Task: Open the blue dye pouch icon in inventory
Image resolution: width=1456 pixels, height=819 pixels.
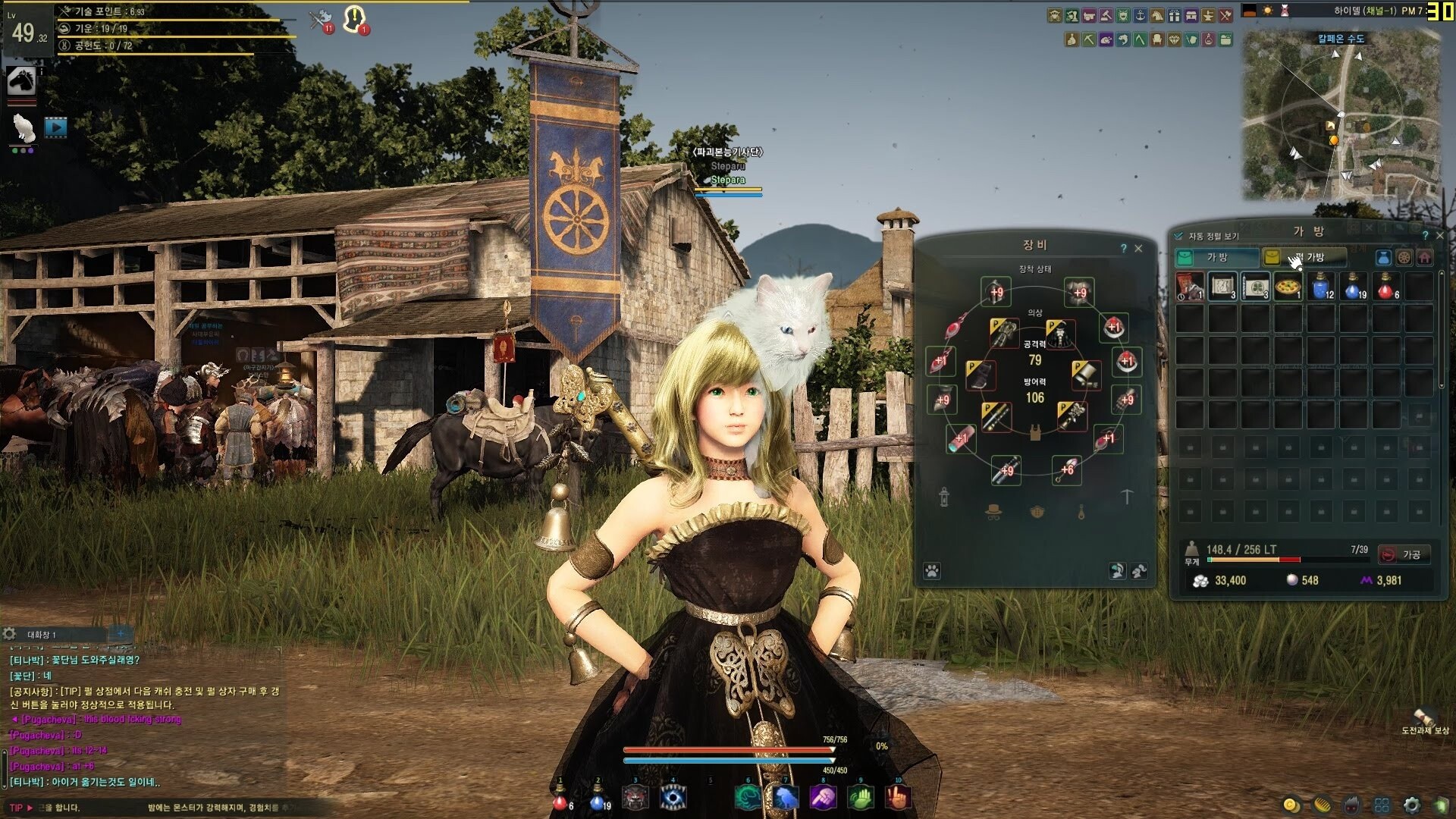Action: point(1382,257)
